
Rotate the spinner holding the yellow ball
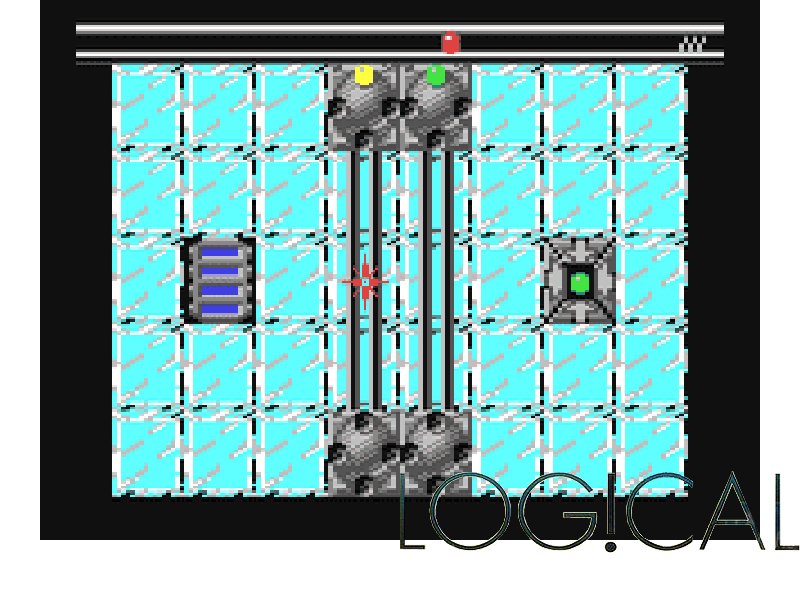coord(364,106)
